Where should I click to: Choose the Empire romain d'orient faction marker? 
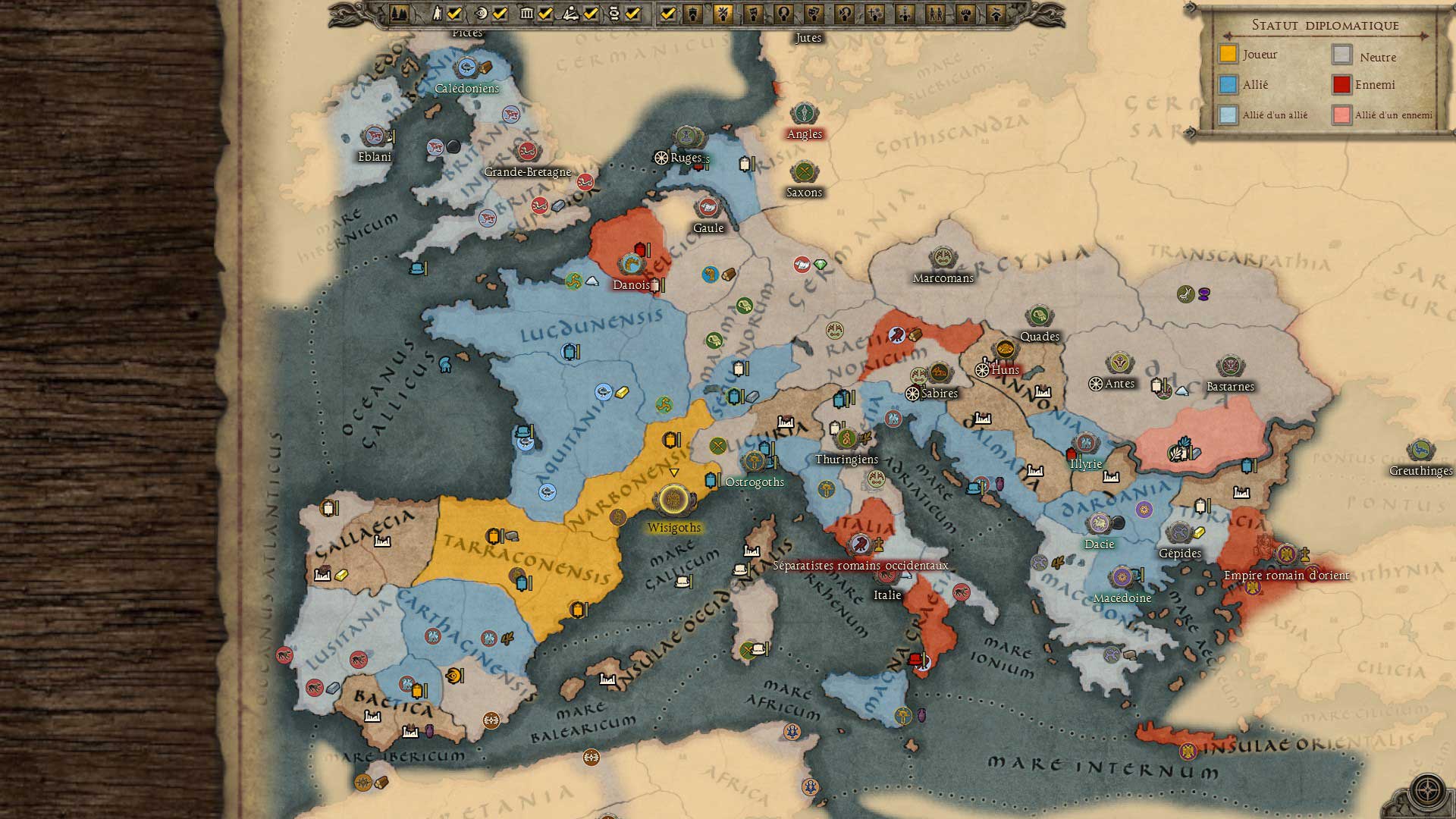(x=1286, y=554)
